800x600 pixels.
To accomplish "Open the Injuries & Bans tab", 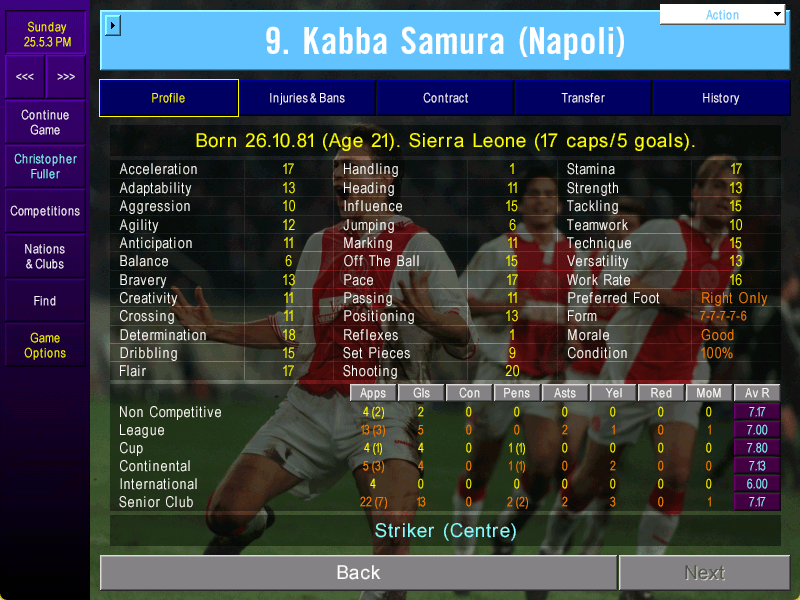I will [x=306, y=98].
